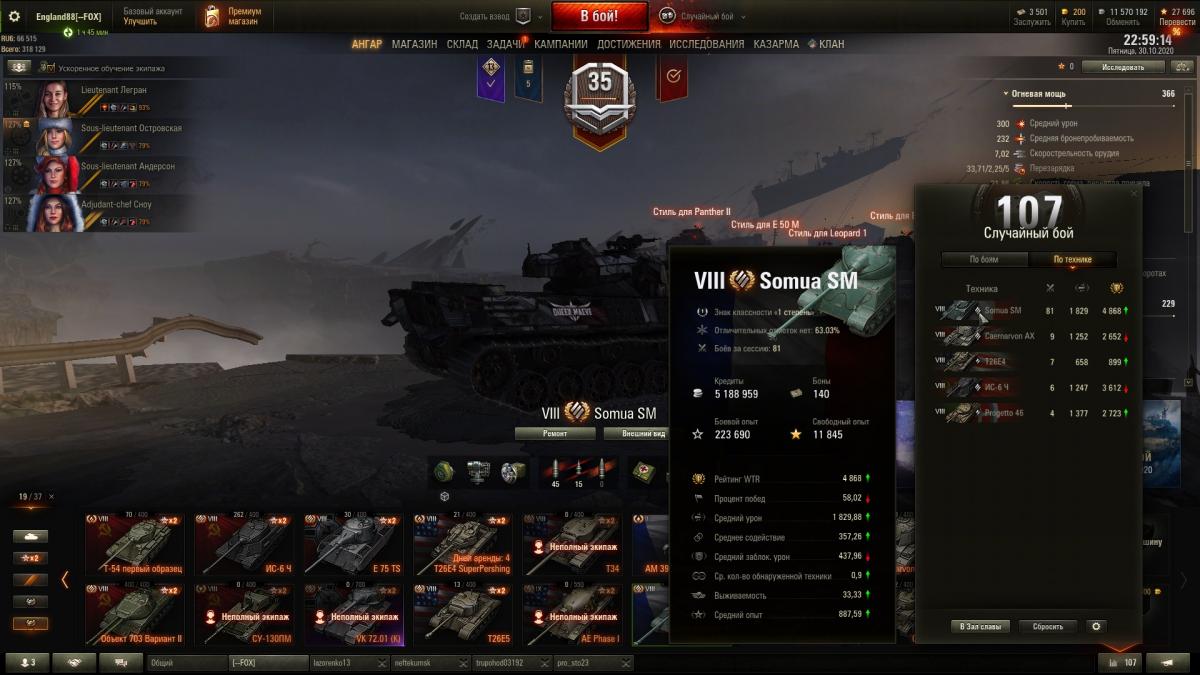This screenshot has height=675, width=1200.
Task: Select the T-54 первый образец tank
Action: click(134, 545)
